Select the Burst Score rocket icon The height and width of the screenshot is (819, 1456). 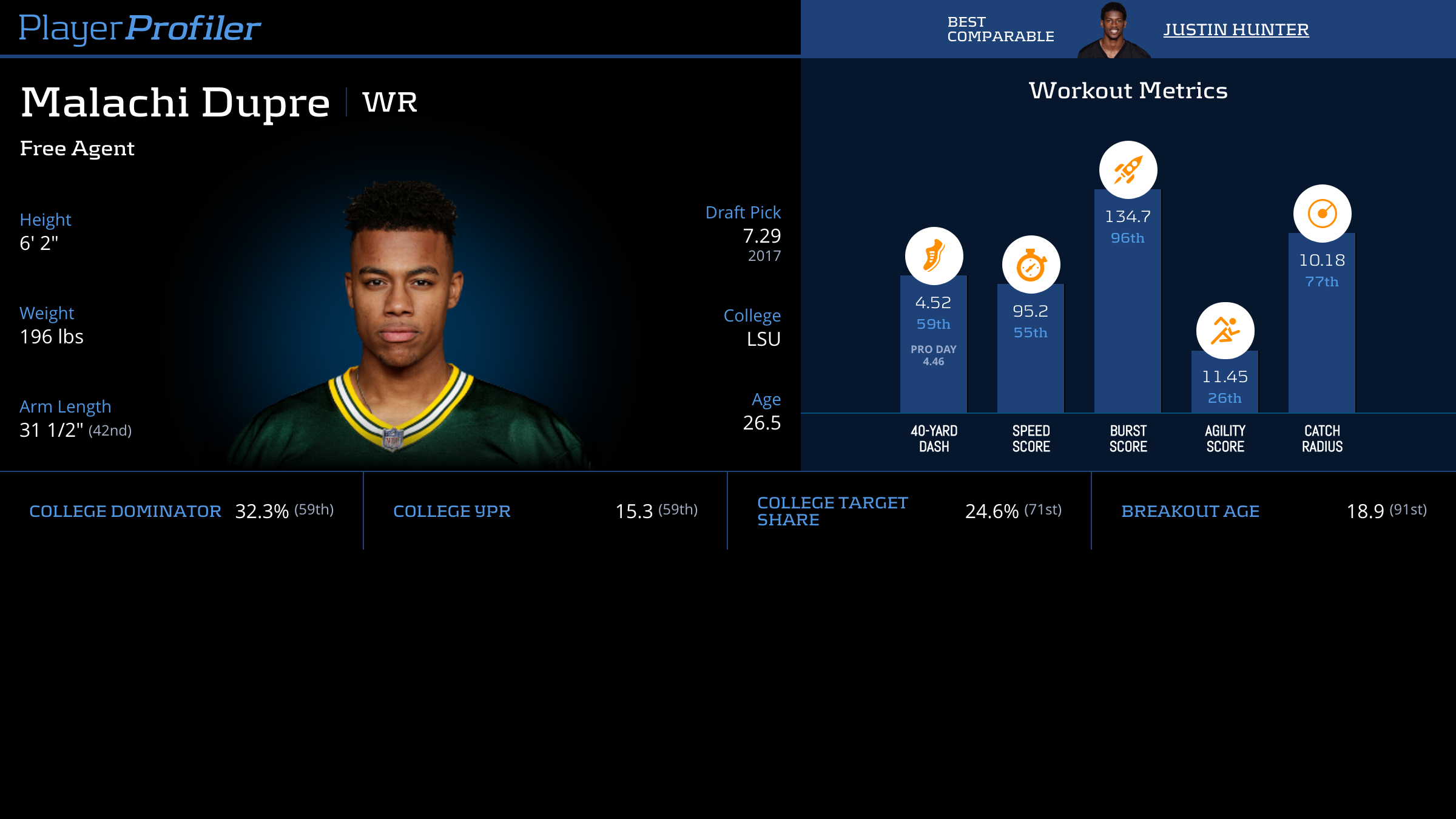click(1128, 170)
